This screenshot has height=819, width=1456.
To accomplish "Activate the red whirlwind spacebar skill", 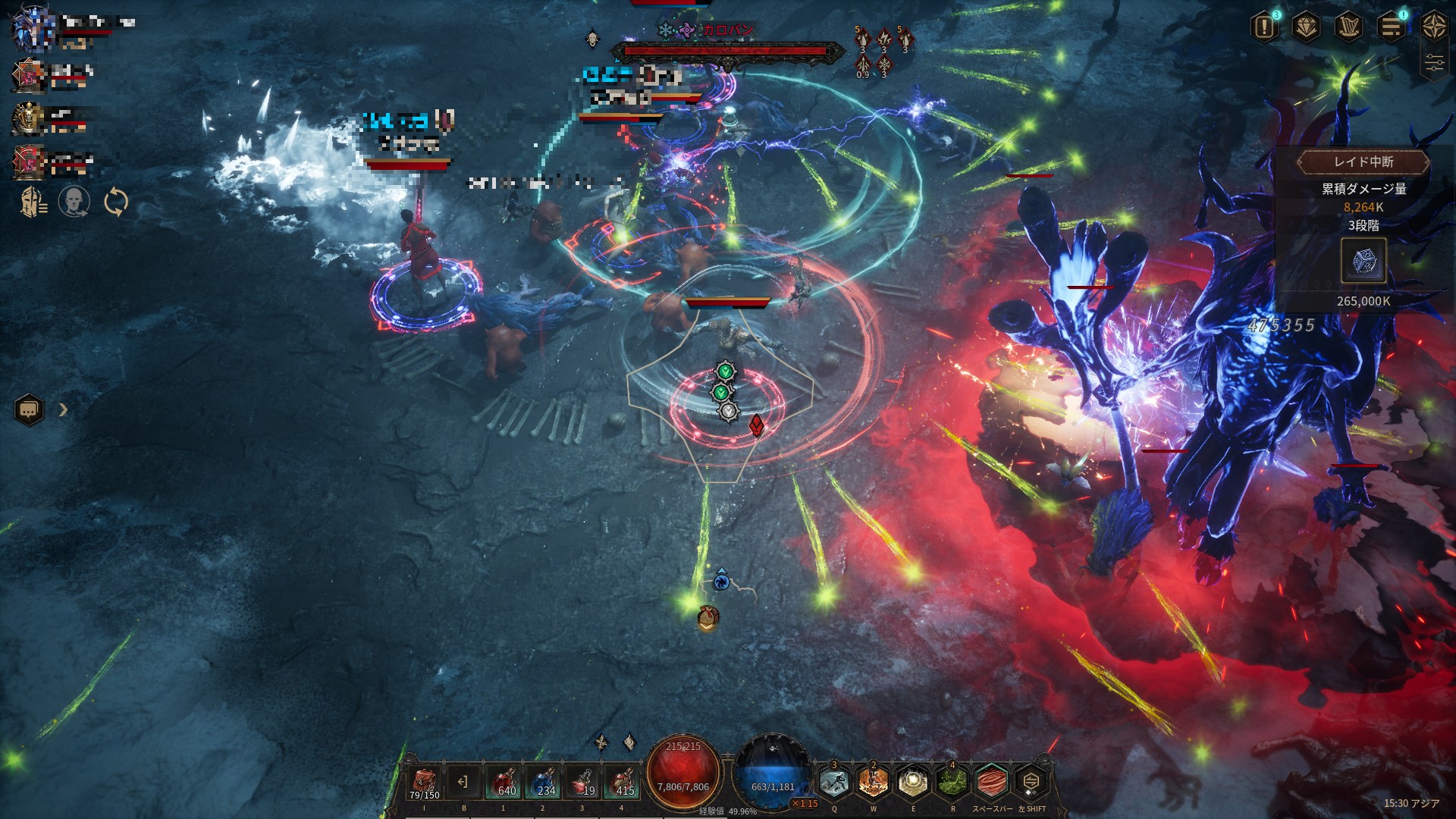I will click(992, 782).
